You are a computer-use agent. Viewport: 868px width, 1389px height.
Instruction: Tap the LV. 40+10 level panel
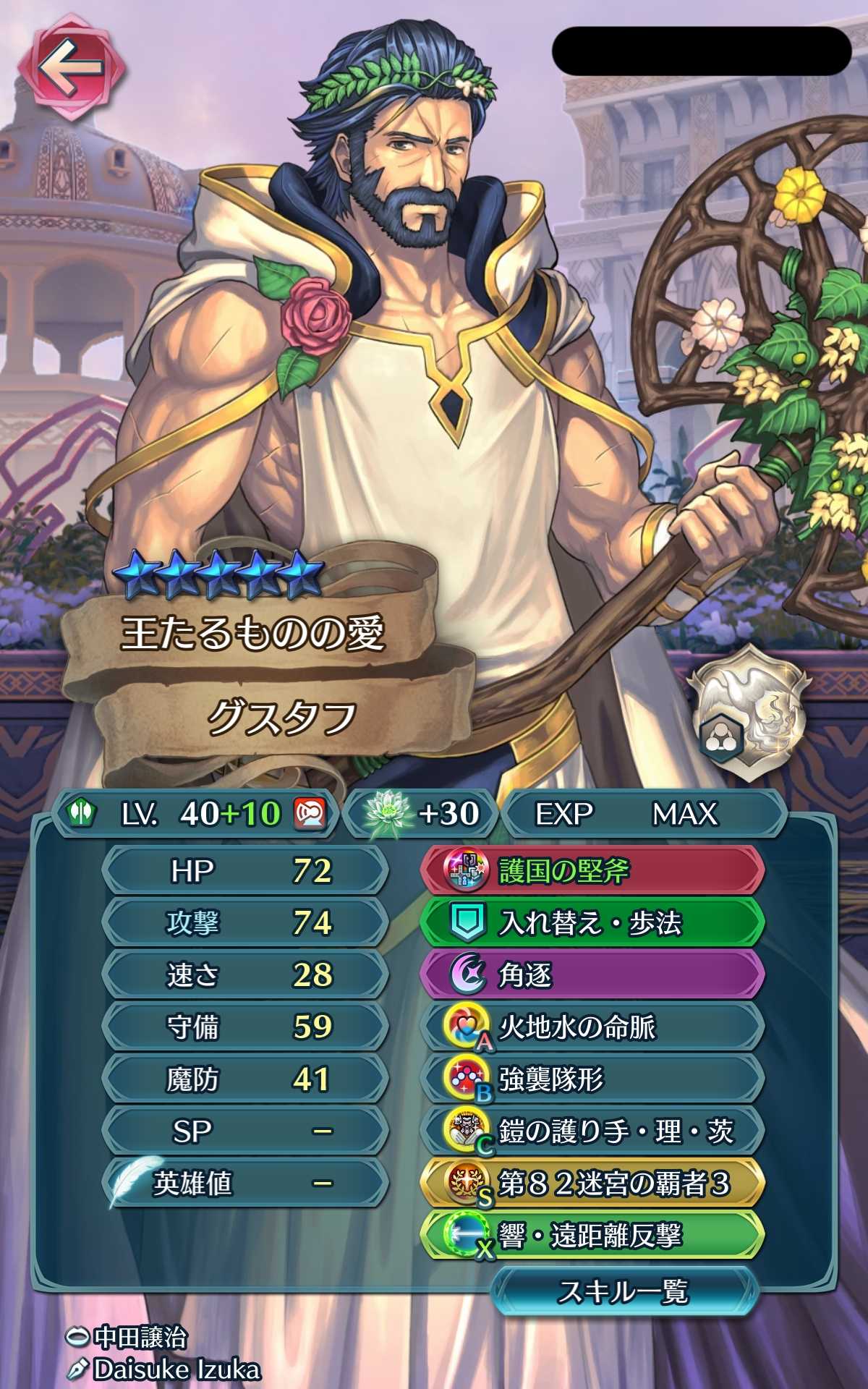click(x=195, y=814)
